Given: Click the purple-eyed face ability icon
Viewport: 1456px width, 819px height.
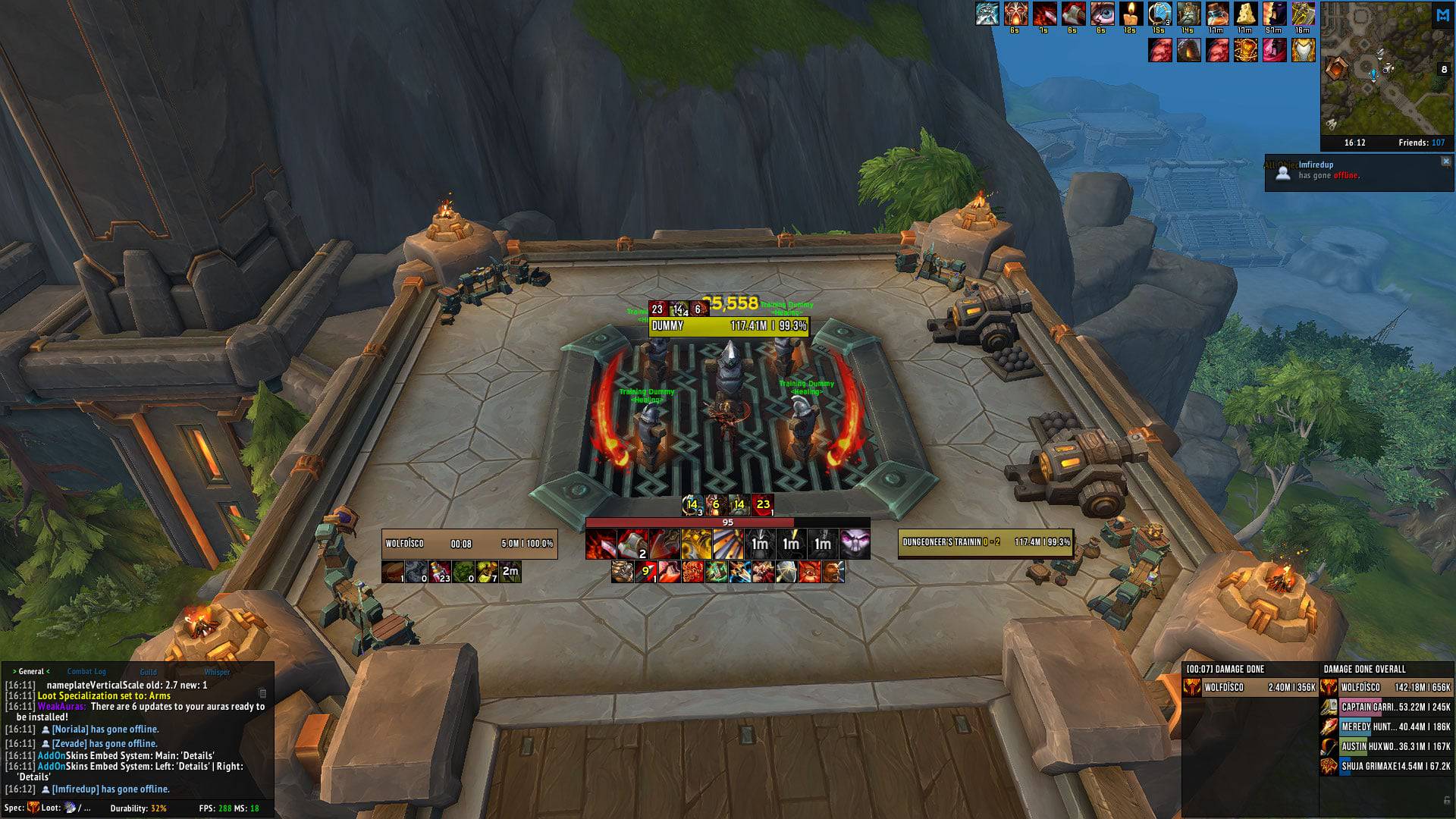Looking at the screenshot, I should pos(855,544).
